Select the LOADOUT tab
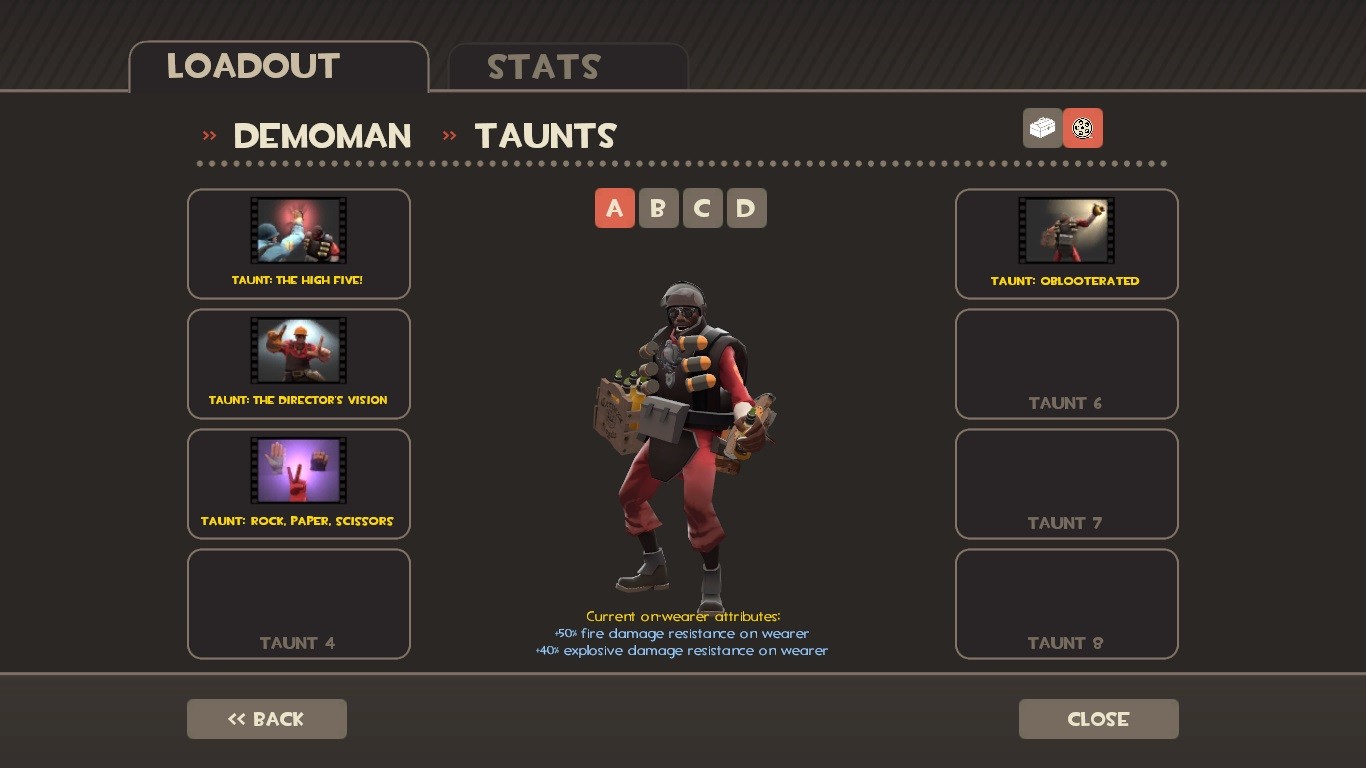This screenshot has width=1366, height=768. pyautogui.click(x=253, y=67)
